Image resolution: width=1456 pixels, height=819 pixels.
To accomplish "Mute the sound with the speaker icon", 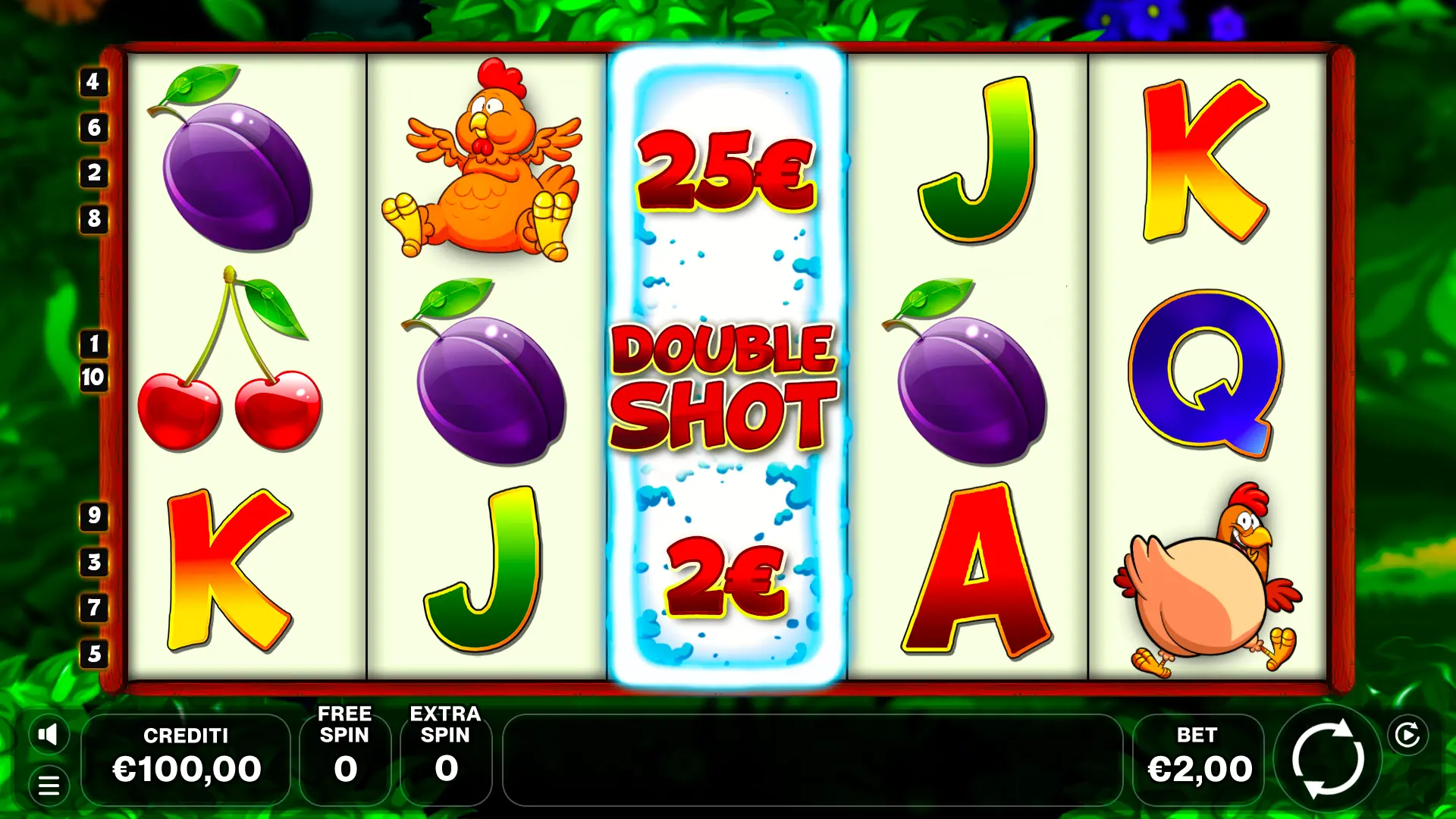I will click(x=49, y=734).
